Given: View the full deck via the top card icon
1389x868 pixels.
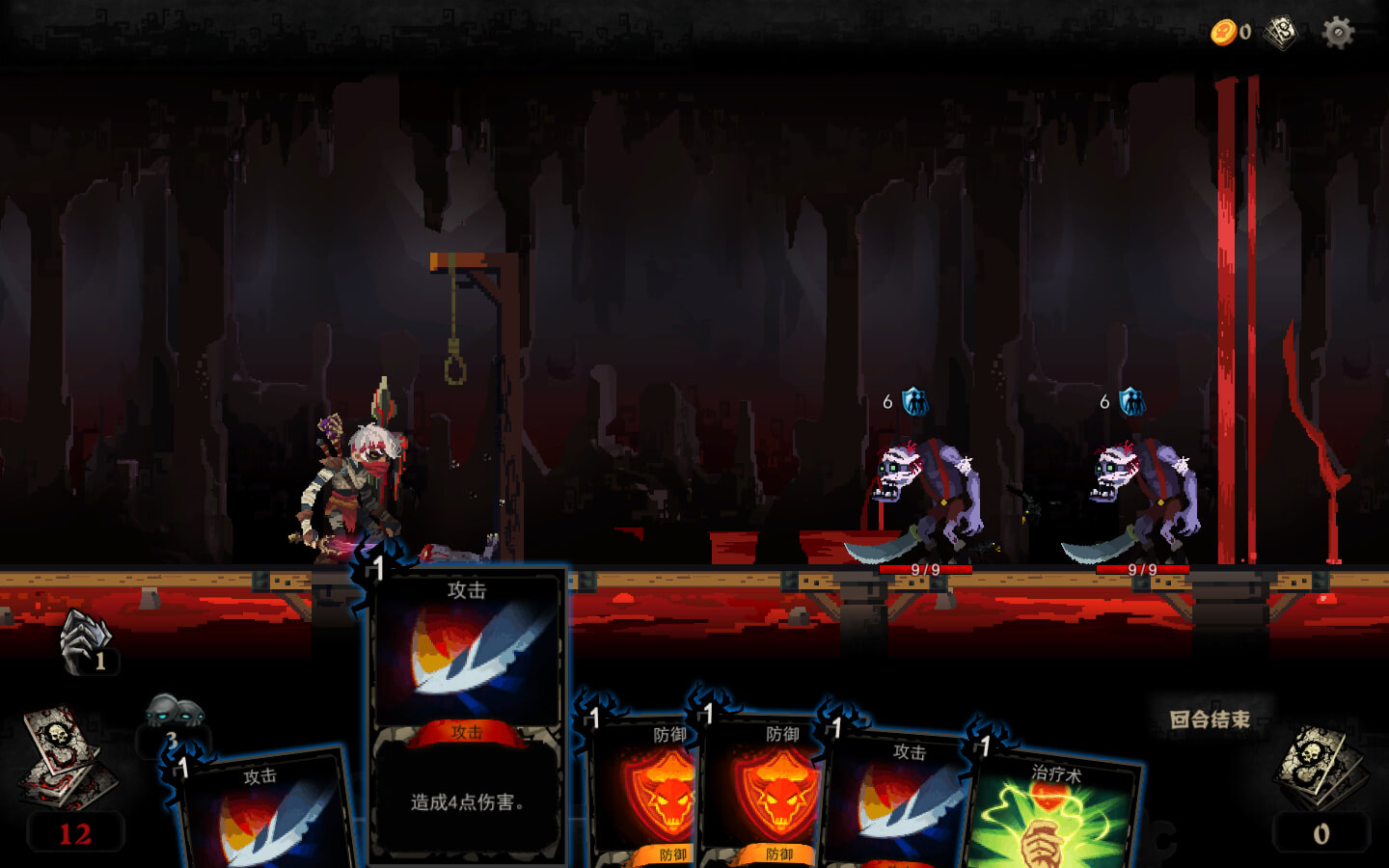Looking at the screenshot, I should (1281, 33).
